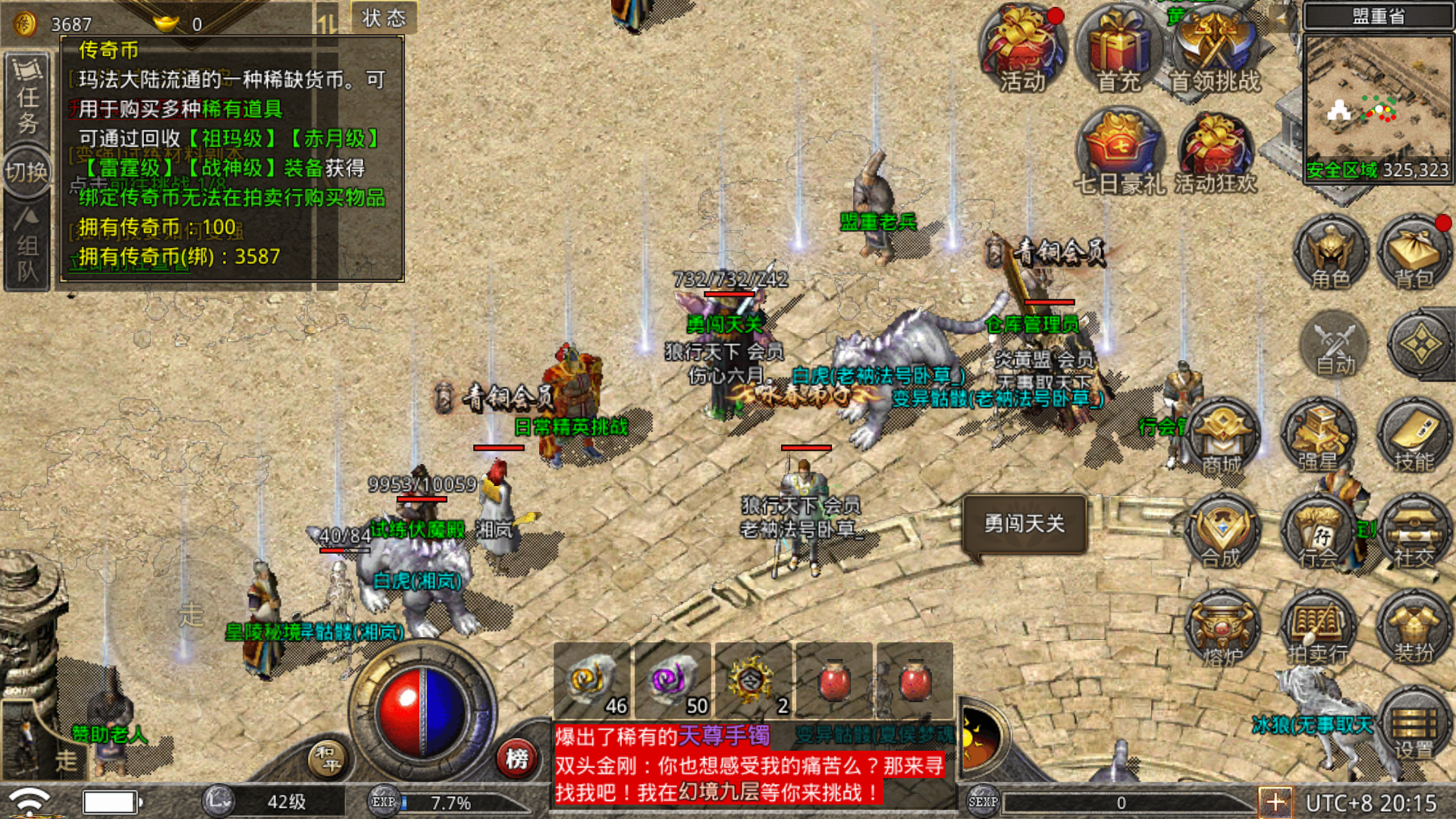This screenshot has height=819, width=1456.
Task: Open the 活动 events gift icon
Action: tap(1022, 50)
